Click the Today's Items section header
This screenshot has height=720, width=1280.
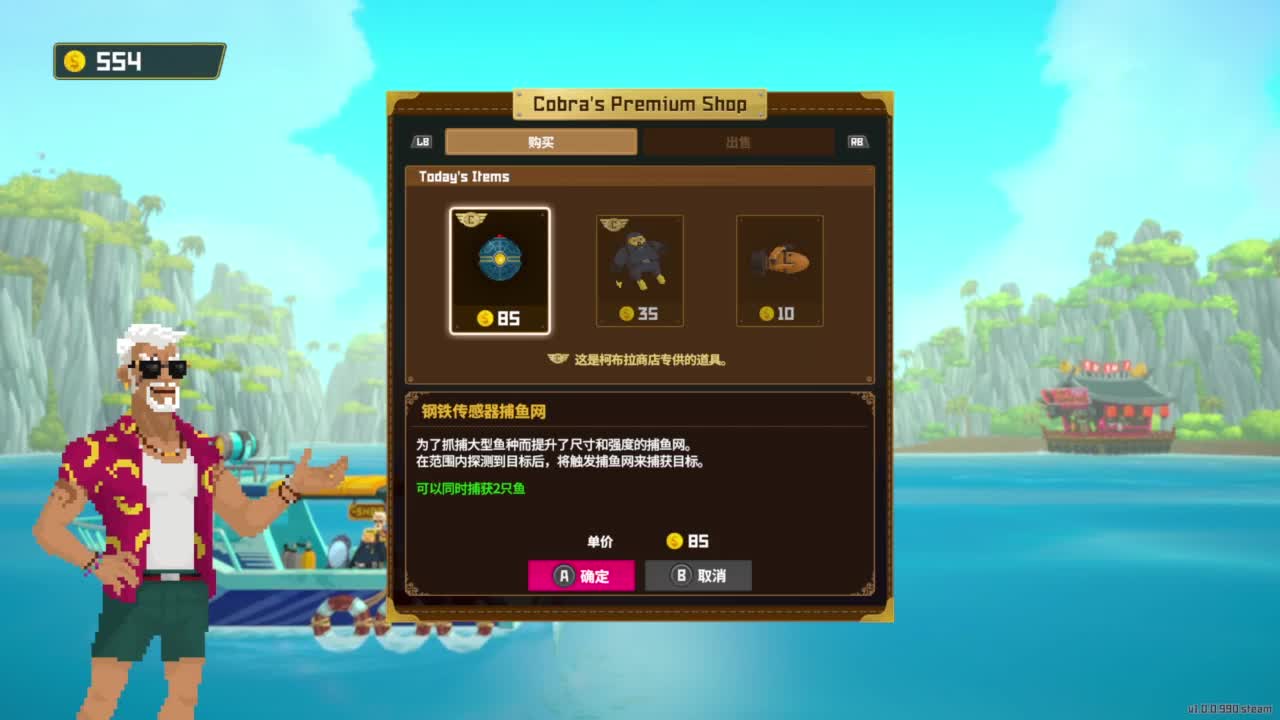point(465,176)
